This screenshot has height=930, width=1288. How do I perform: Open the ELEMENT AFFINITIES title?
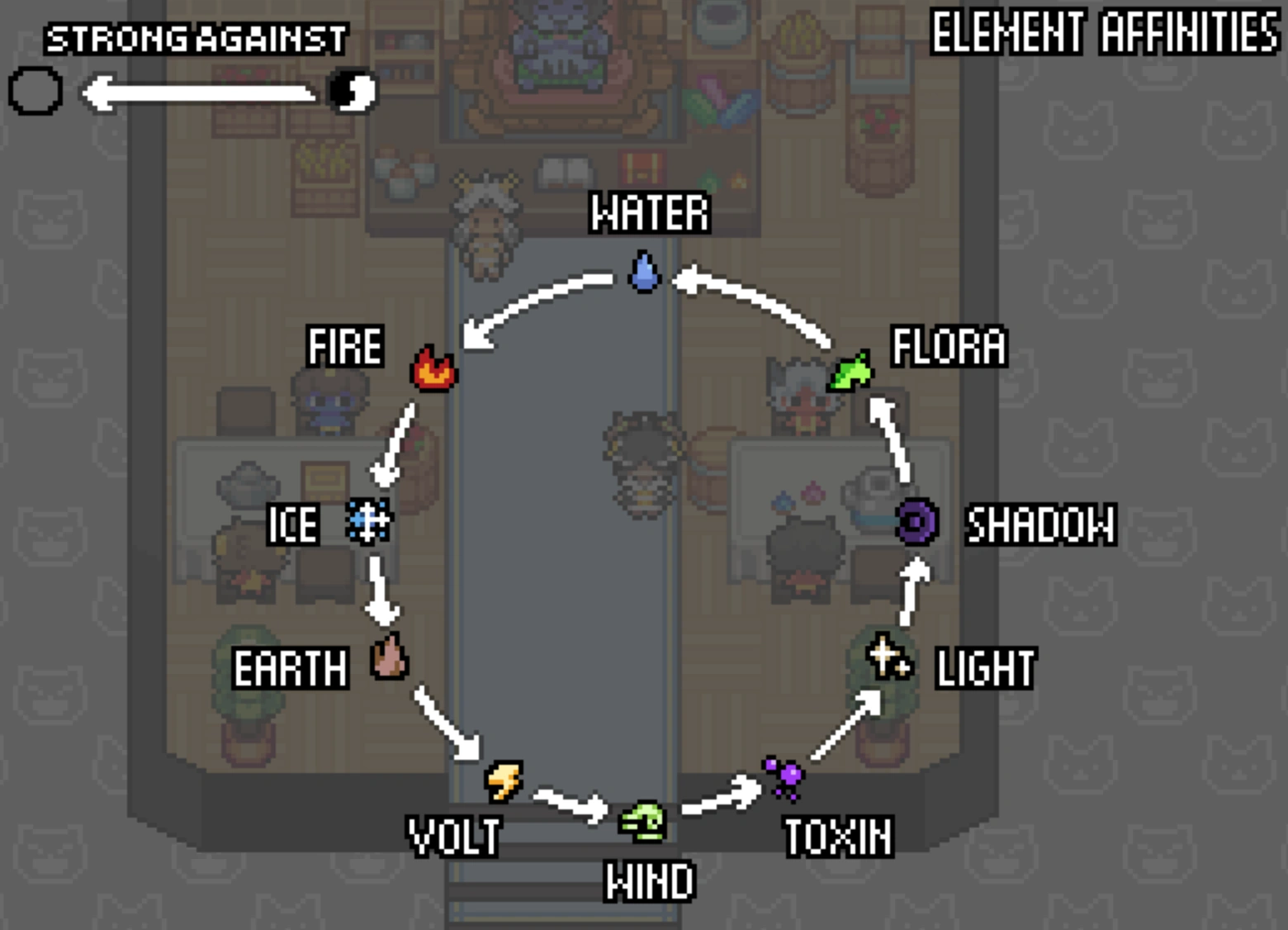click(1102, 33)
